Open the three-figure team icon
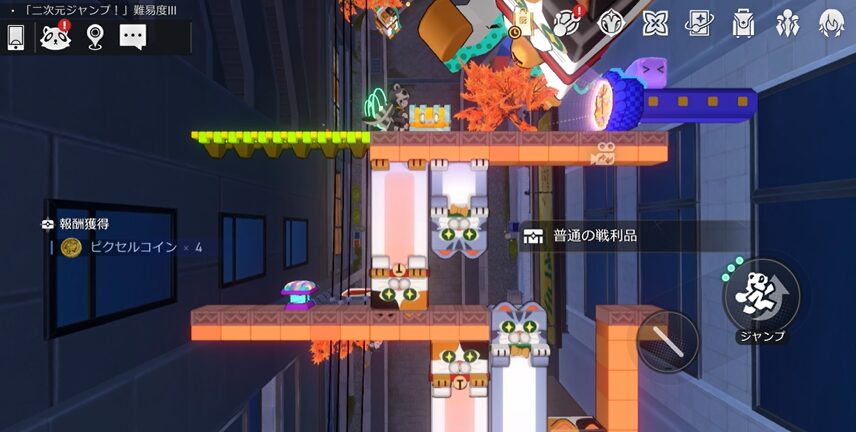The width and height of the screenshot is (856, 432). pos(787,22)
